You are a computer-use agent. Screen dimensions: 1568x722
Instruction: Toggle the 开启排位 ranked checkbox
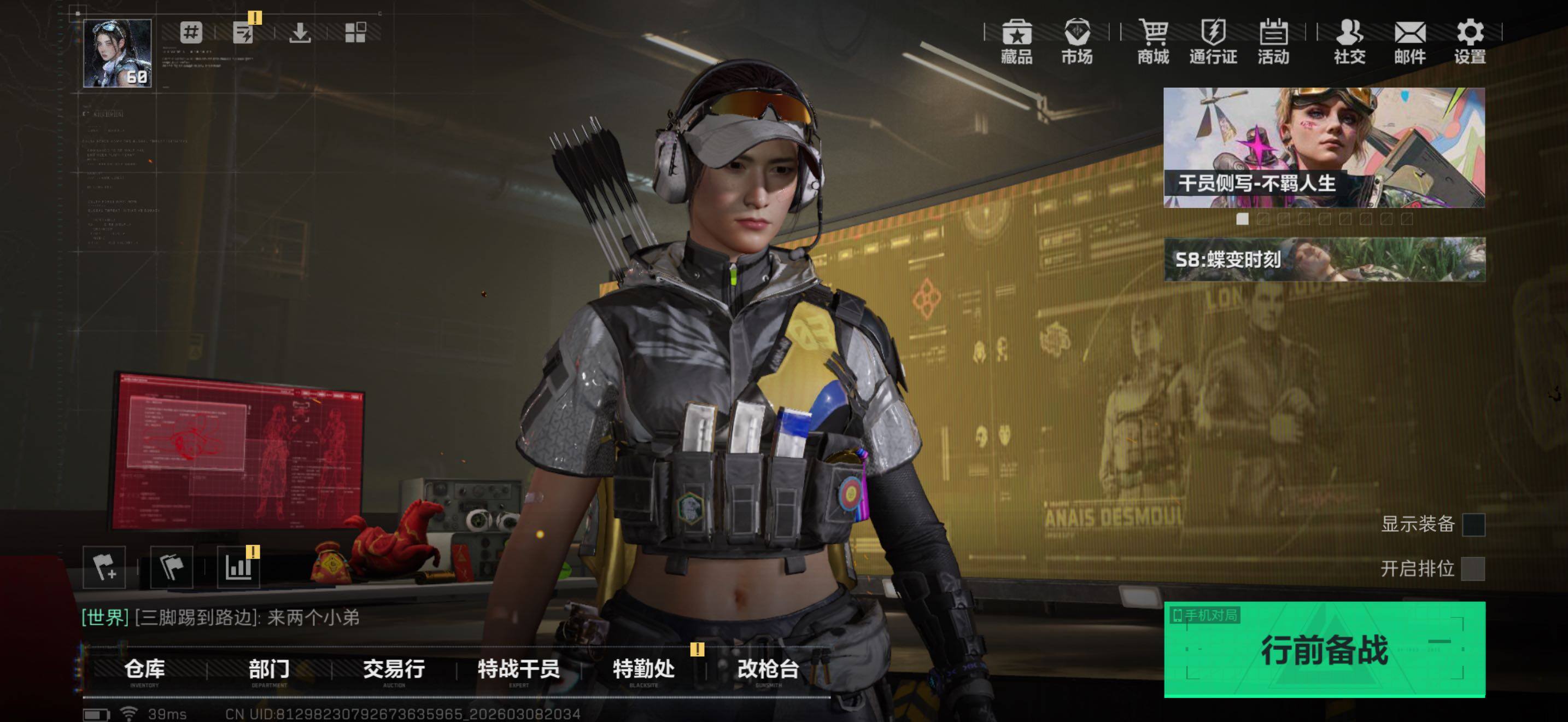[x=1473, y=569]
